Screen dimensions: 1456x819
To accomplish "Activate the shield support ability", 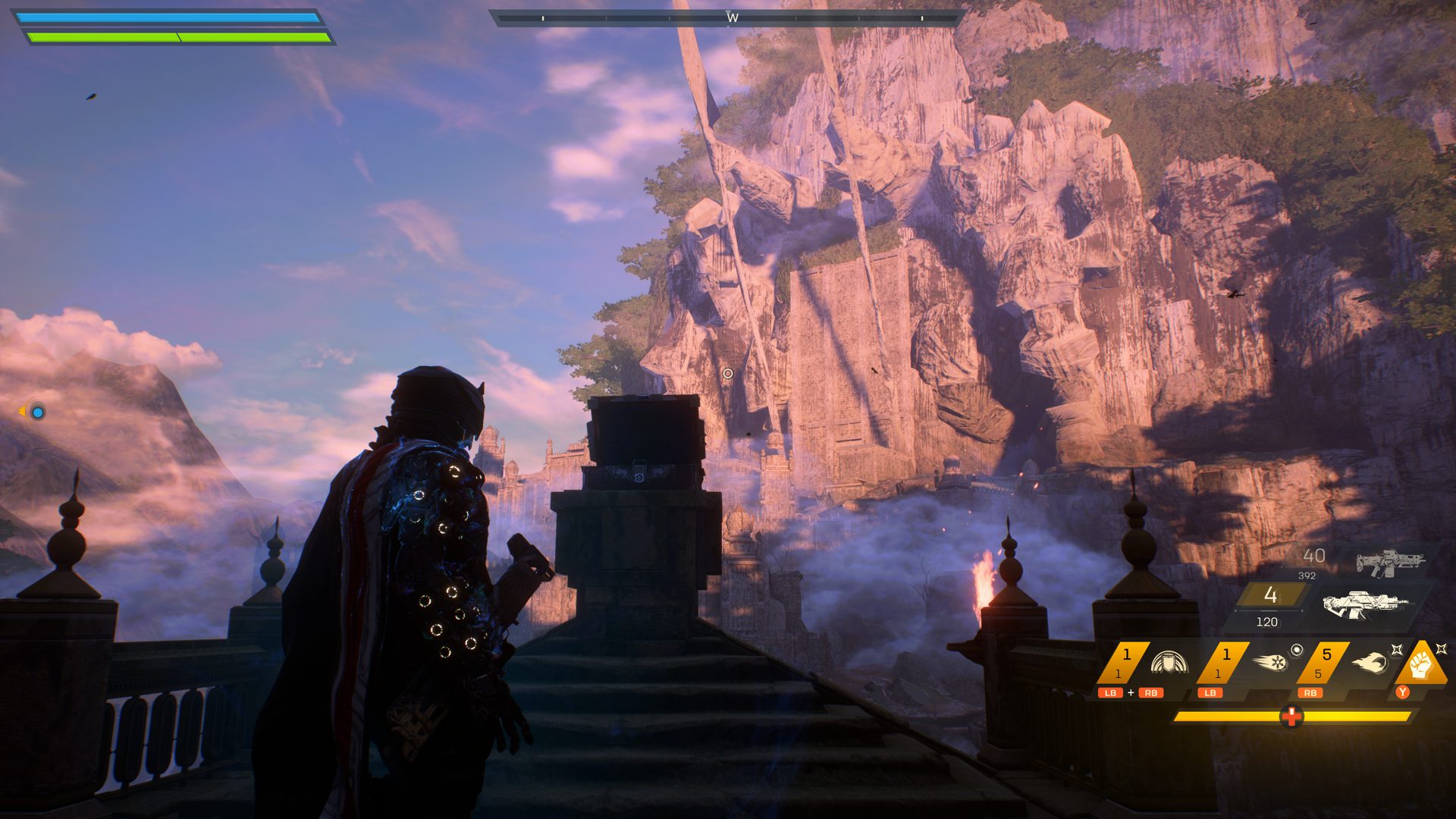I will (x=1168, y=663).
